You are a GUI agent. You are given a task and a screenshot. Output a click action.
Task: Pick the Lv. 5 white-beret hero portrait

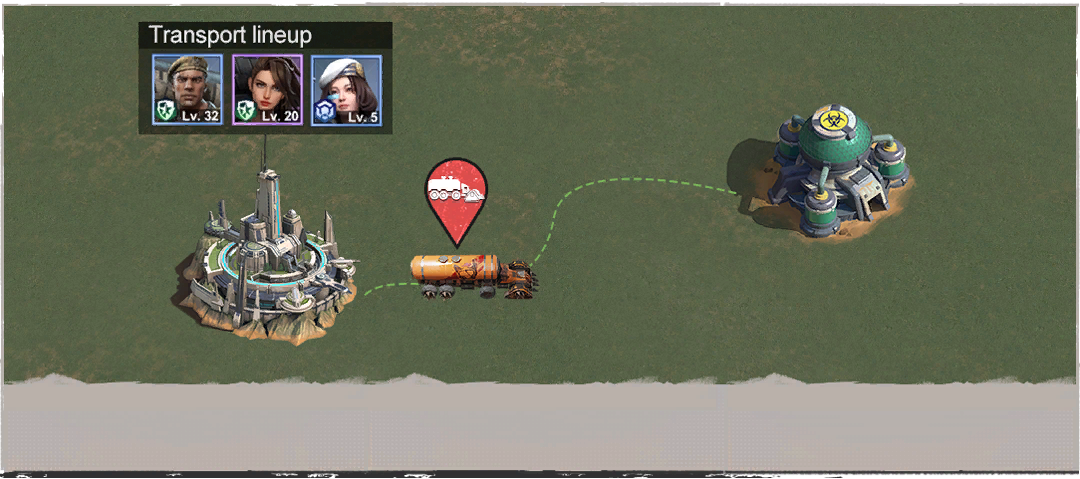click(346, 90)
